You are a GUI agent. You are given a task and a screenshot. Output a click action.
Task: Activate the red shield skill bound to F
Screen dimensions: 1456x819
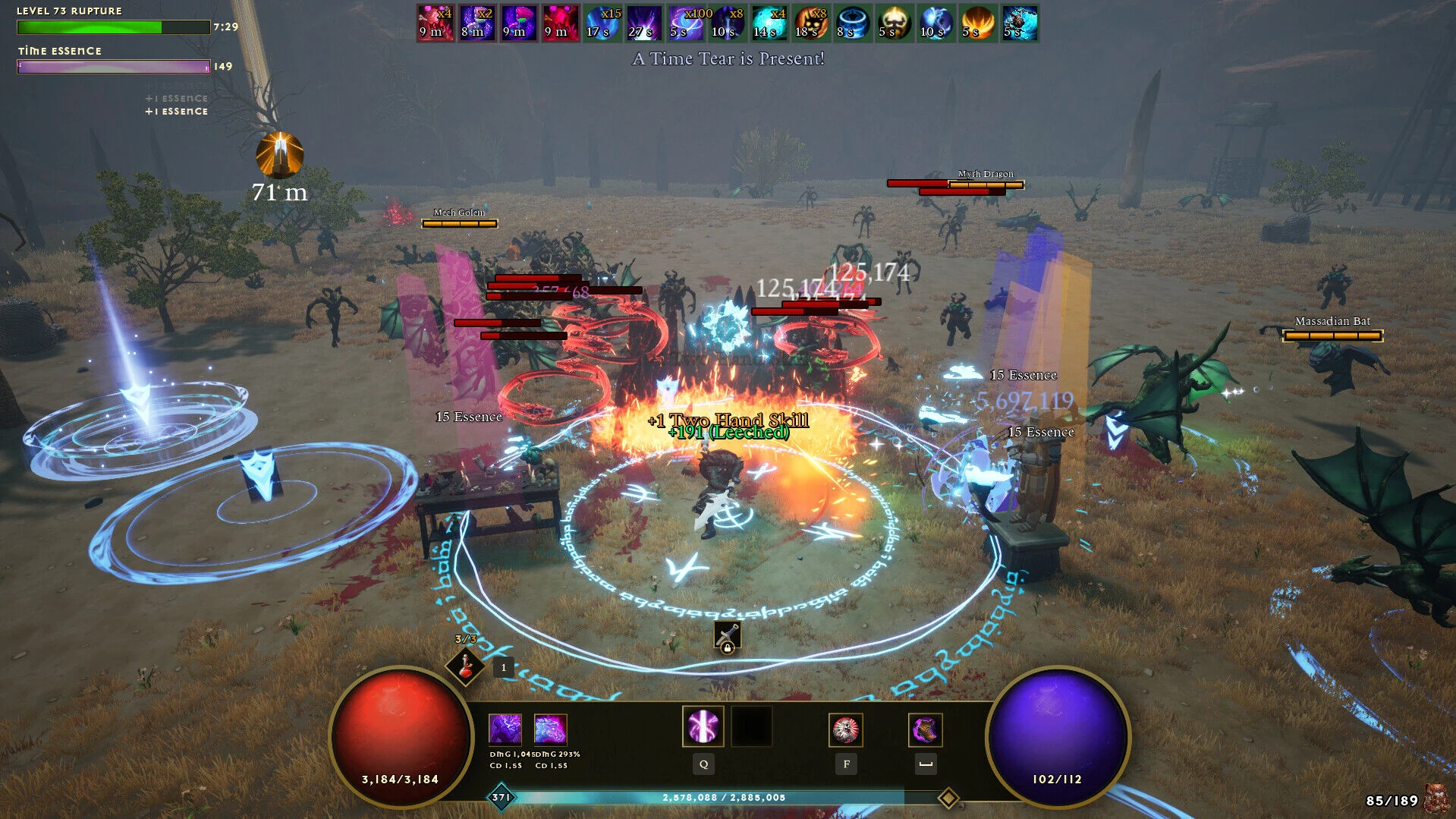point(846,728)
